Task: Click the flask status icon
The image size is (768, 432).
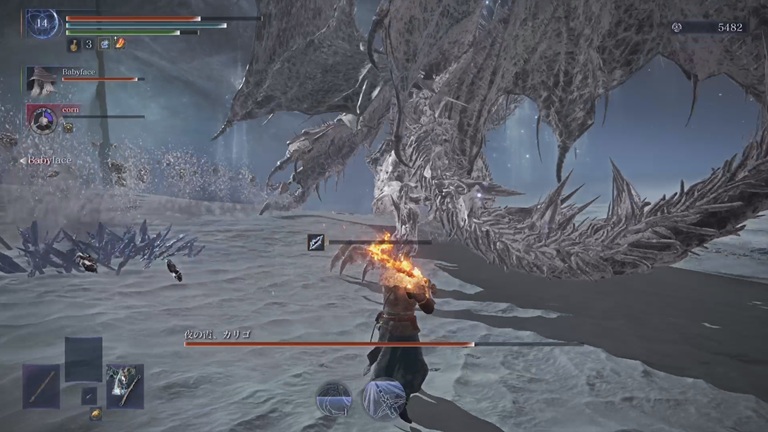Action: (74, 44)
